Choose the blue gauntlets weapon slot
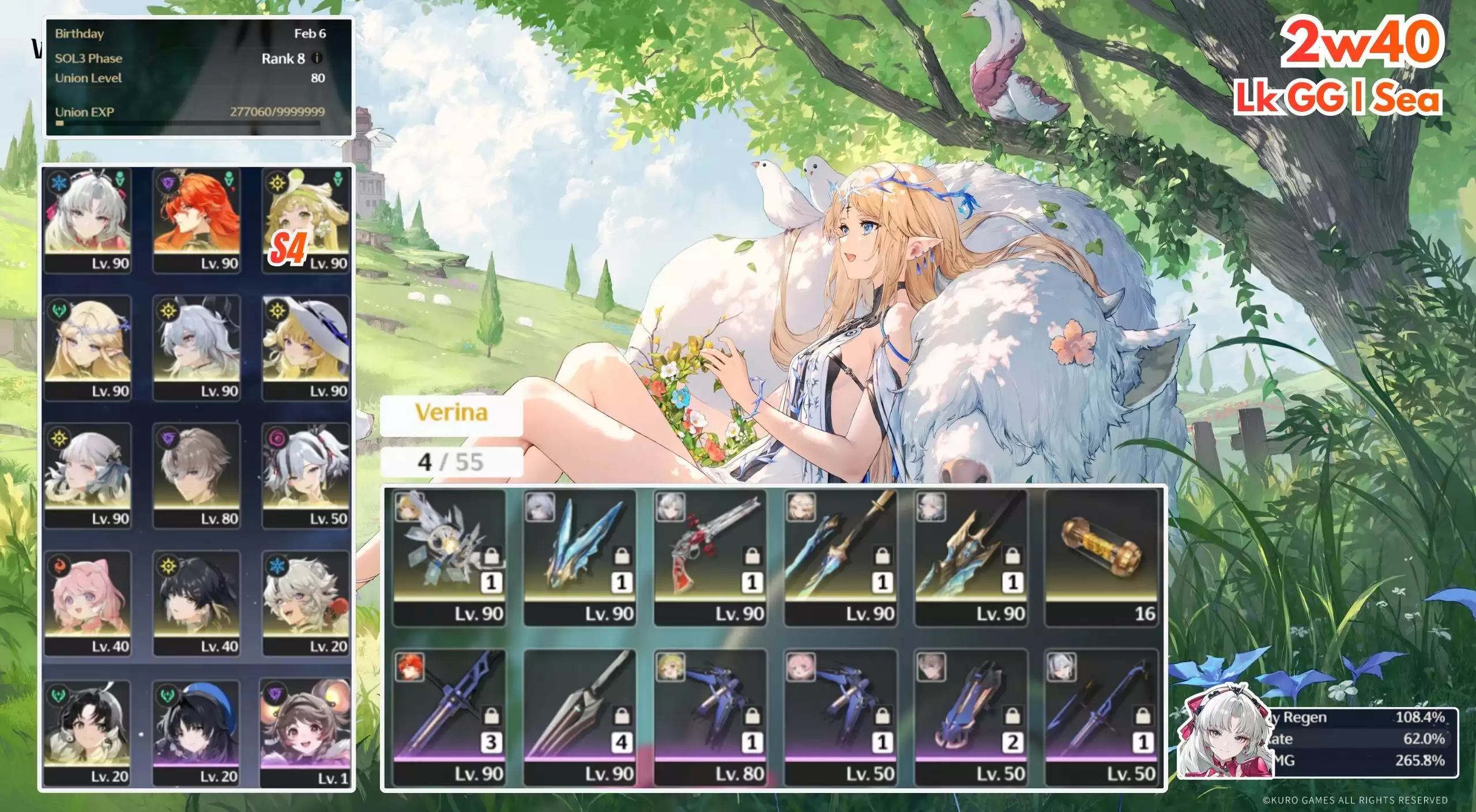The image size is (1476, 812). tap(579, 557)
